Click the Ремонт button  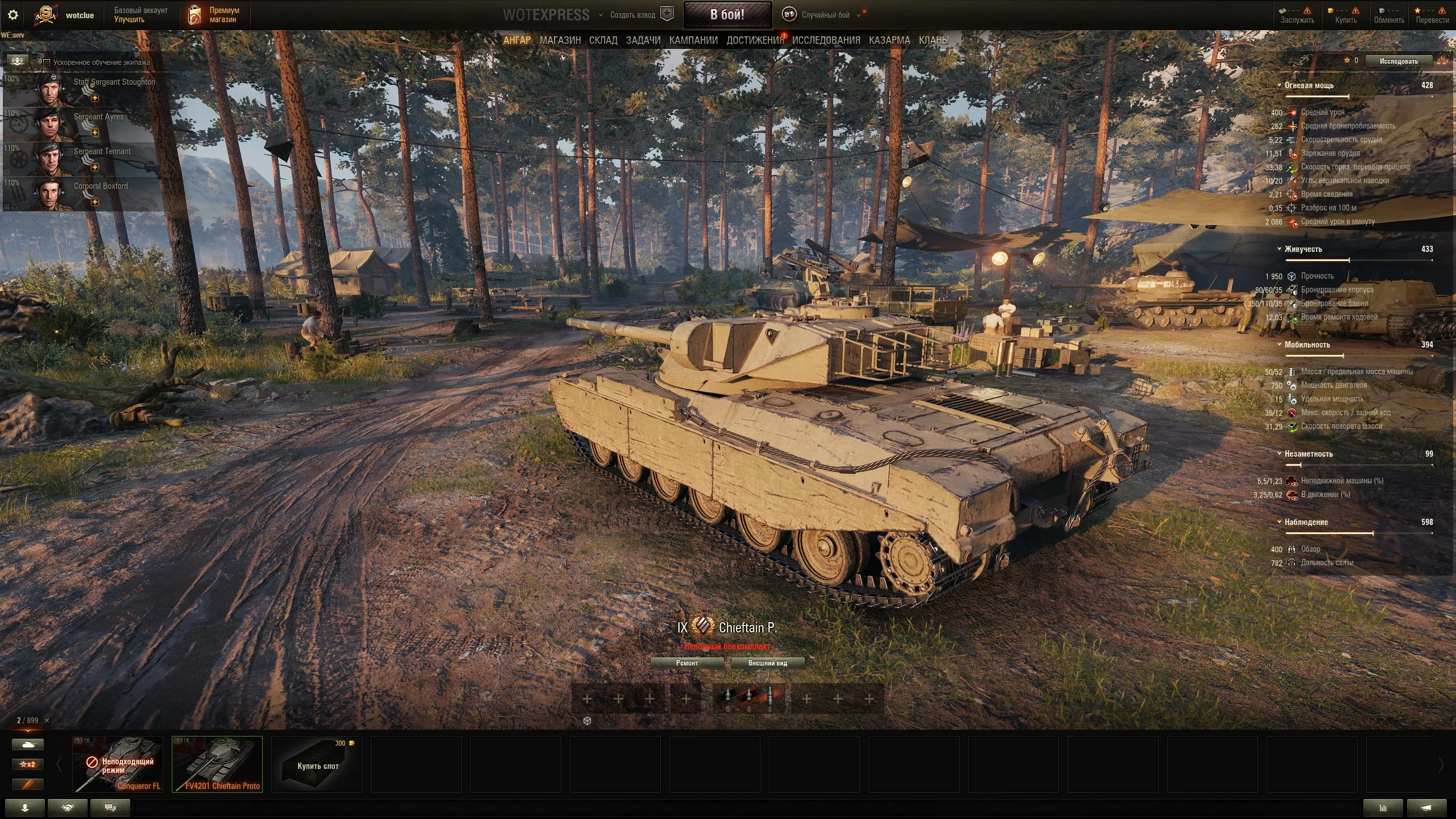click(686, 663)
